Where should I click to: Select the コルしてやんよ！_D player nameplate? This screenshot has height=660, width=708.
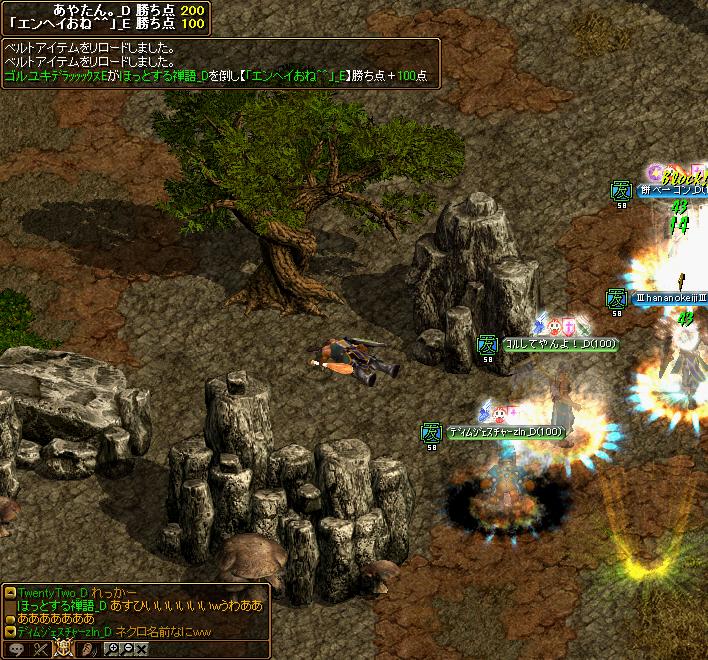click(560, 344)
